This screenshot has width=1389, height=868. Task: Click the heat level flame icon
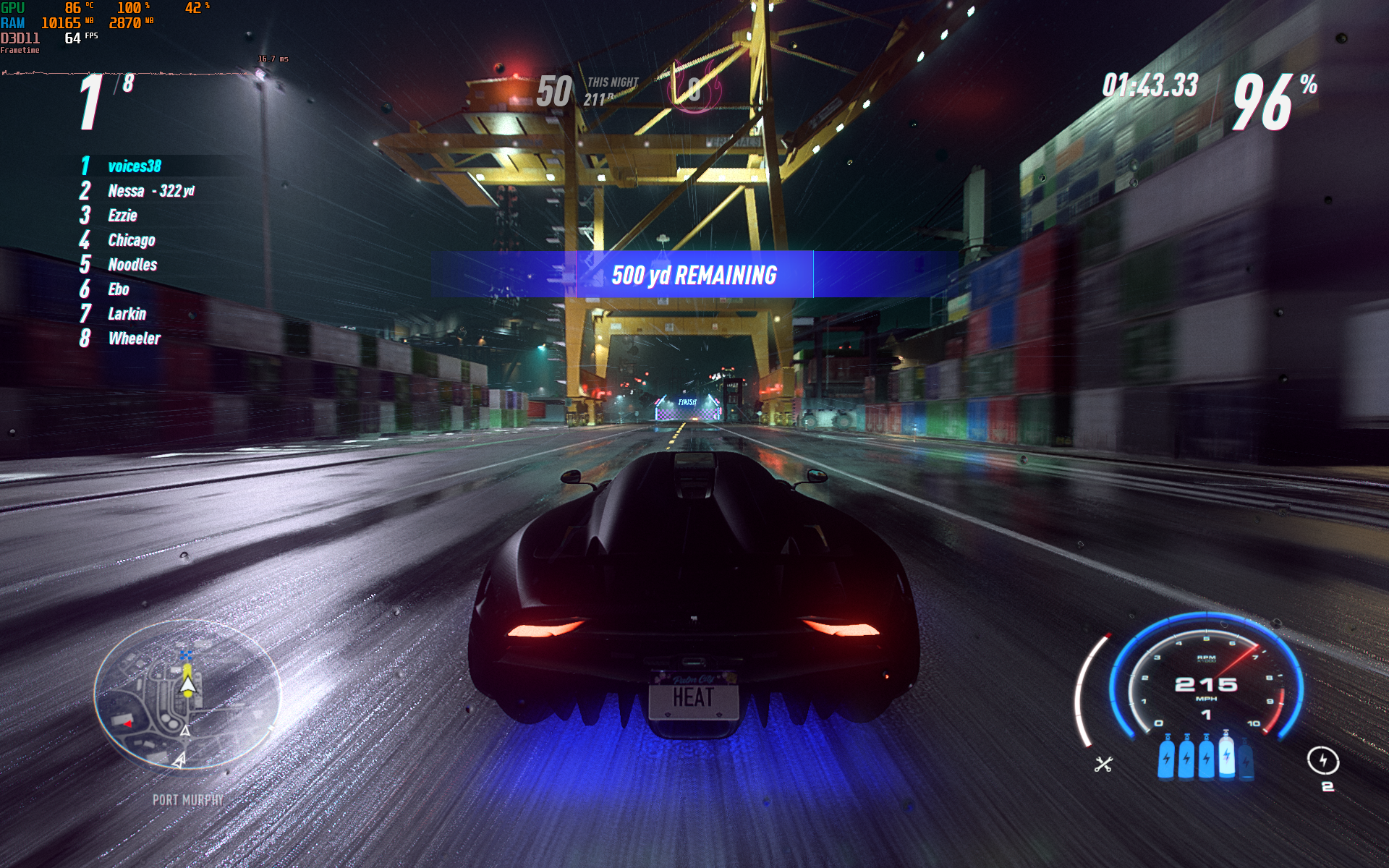click(695, 88)
